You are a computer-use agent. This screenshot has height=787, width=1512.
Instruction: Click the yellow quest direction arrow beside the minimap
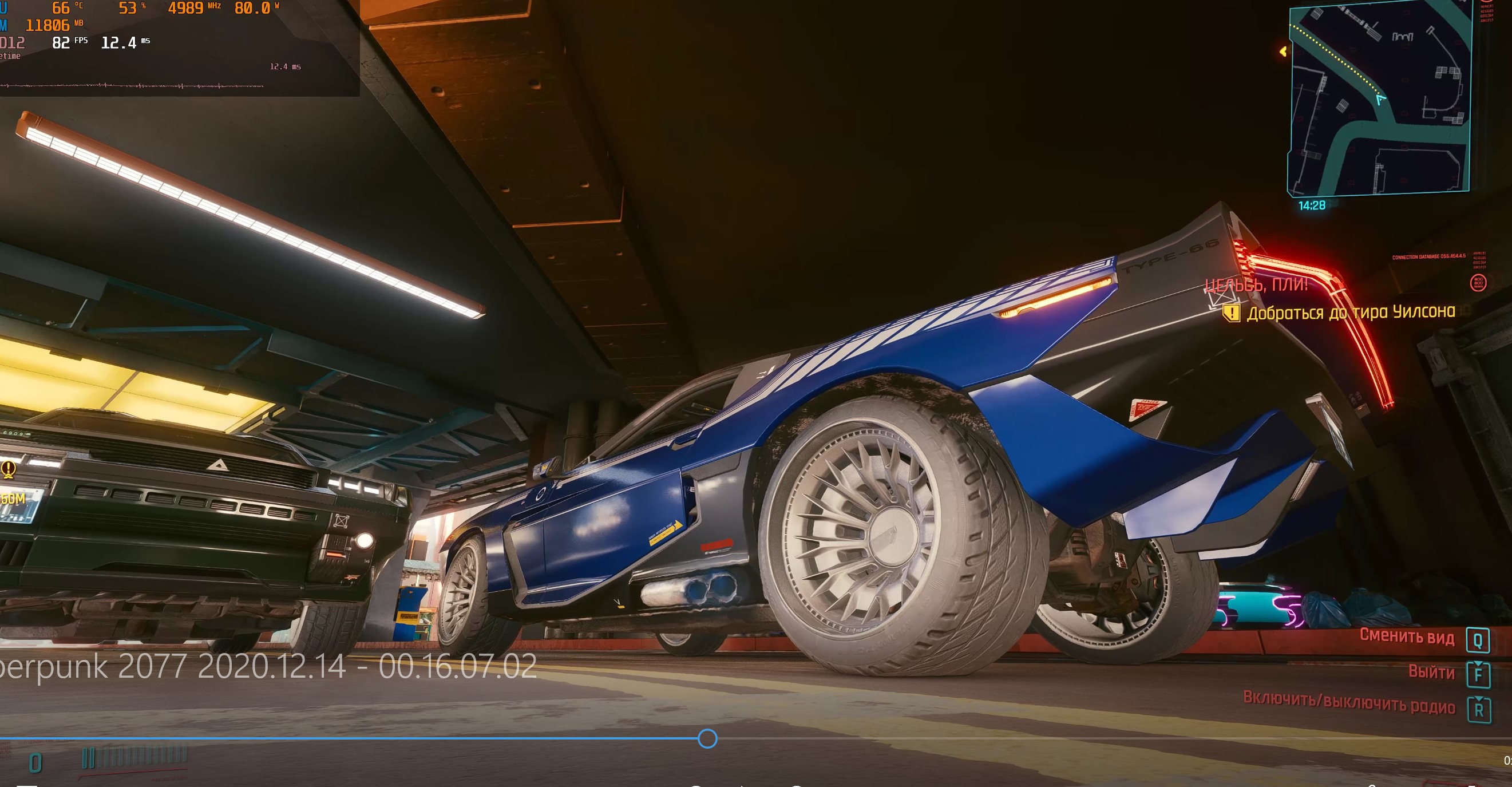pyautogui.click(x=1283, y=52)
